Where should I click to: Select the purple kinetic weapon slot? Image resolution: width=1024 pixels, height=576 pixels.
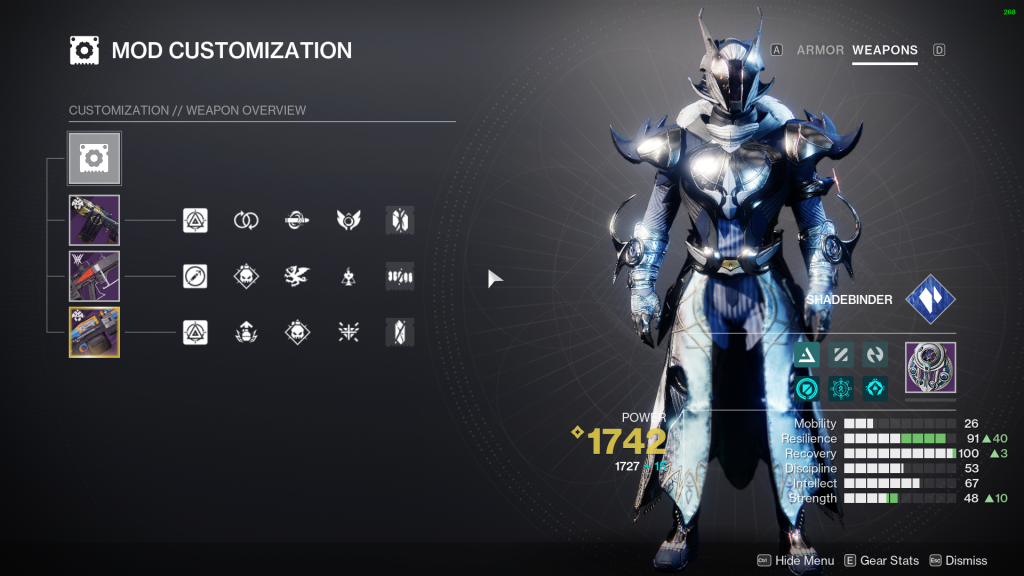[x=94, y=220]
